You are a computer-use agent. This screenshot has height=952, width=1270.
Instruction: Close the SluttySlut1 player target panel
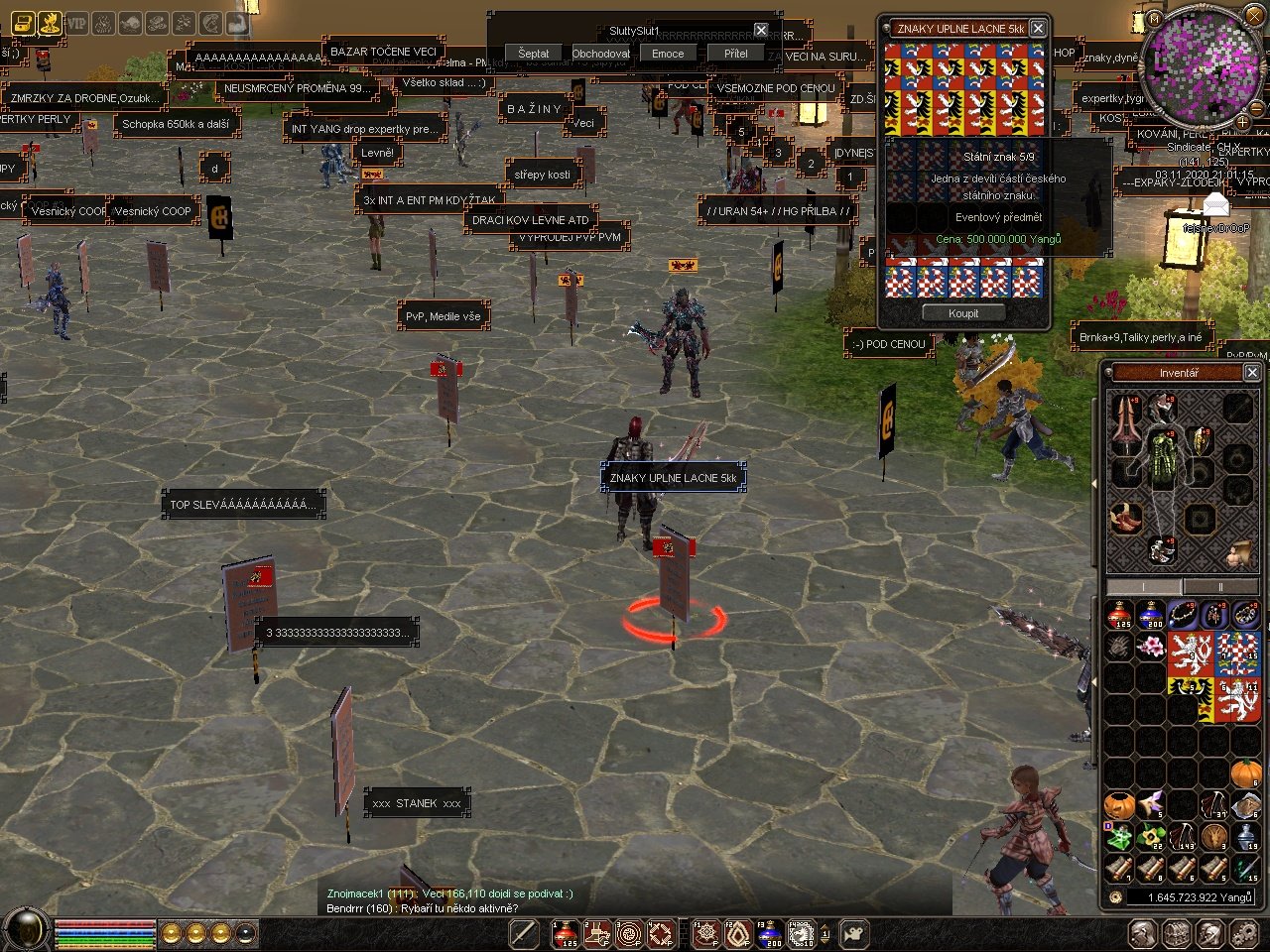[761, 31]
